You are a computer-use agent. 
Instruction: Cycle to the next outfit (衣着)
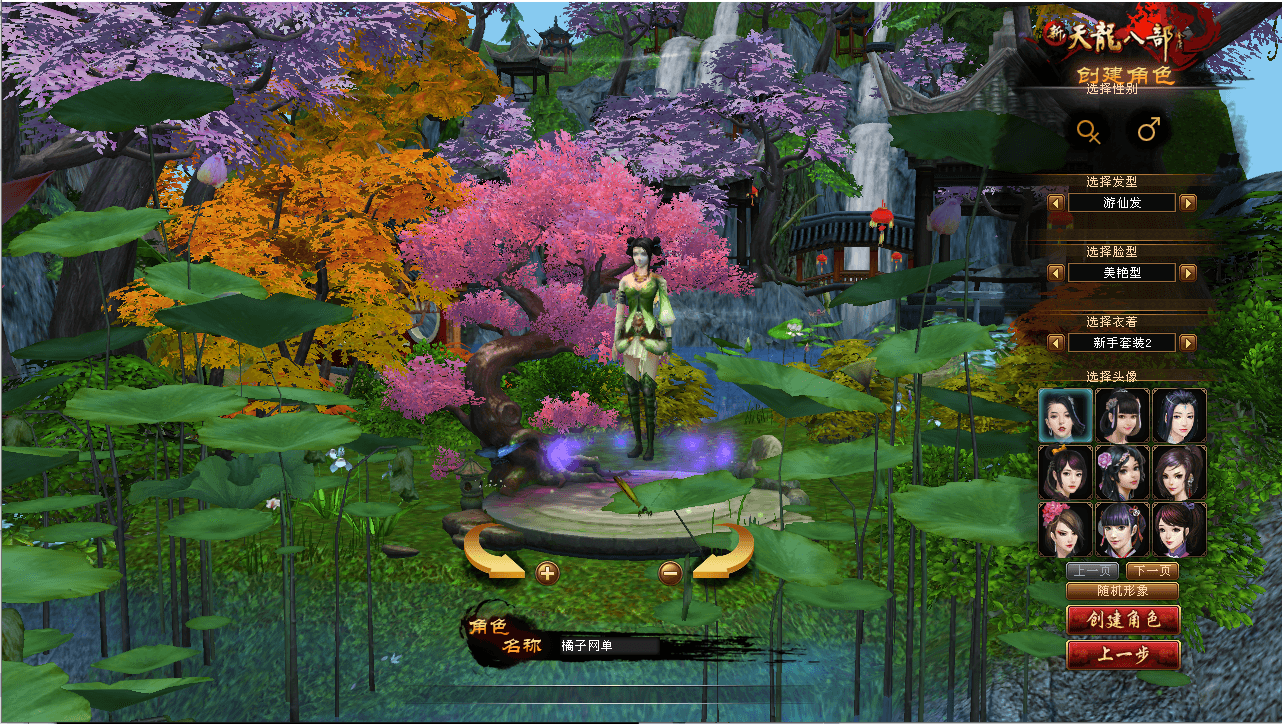coord(1188,343)
